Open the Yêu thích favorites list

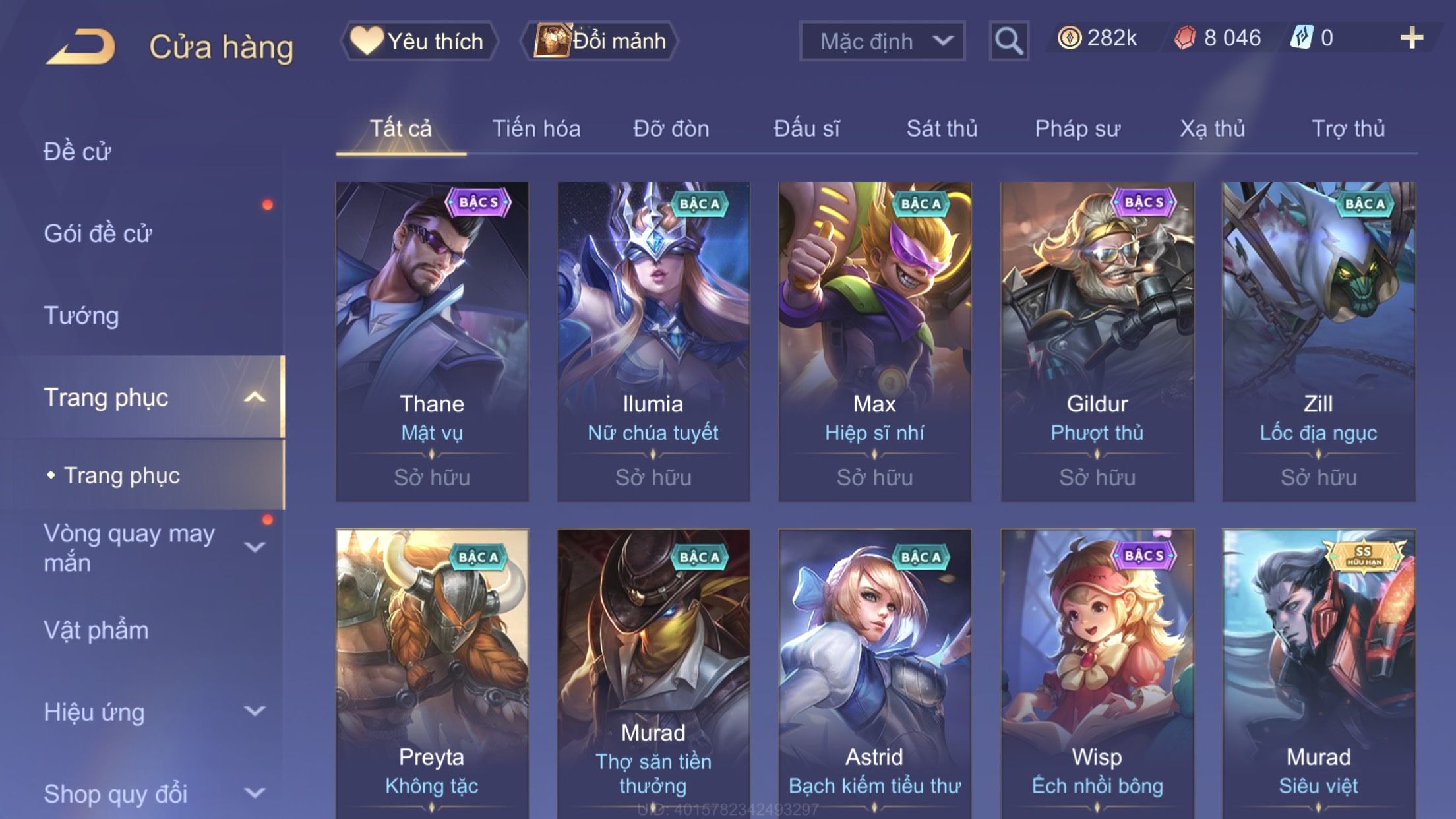pos(419,41)
